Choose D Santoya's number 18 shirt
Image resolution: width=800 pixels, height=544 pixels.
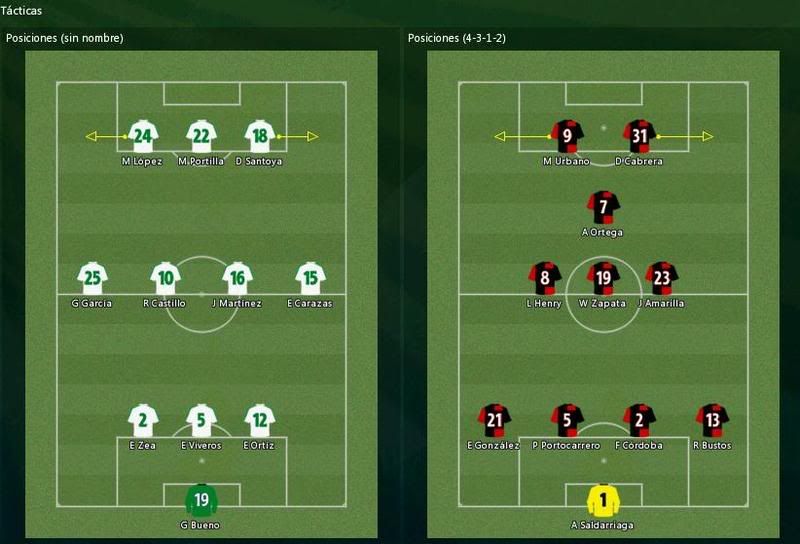tap(260, 136)
